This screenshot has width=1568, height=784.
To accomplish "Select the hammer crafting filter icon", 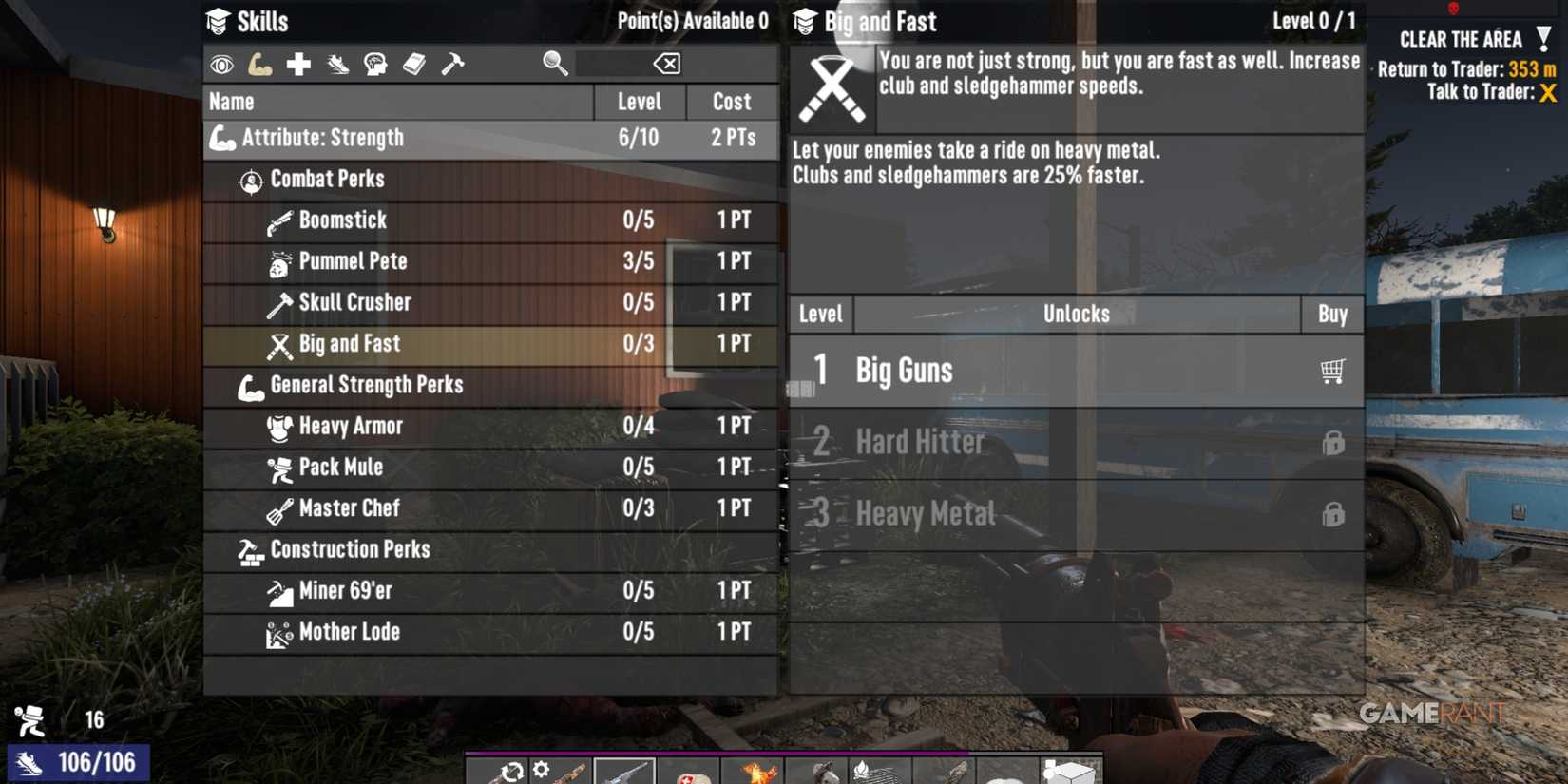I will tap(455, 63).
